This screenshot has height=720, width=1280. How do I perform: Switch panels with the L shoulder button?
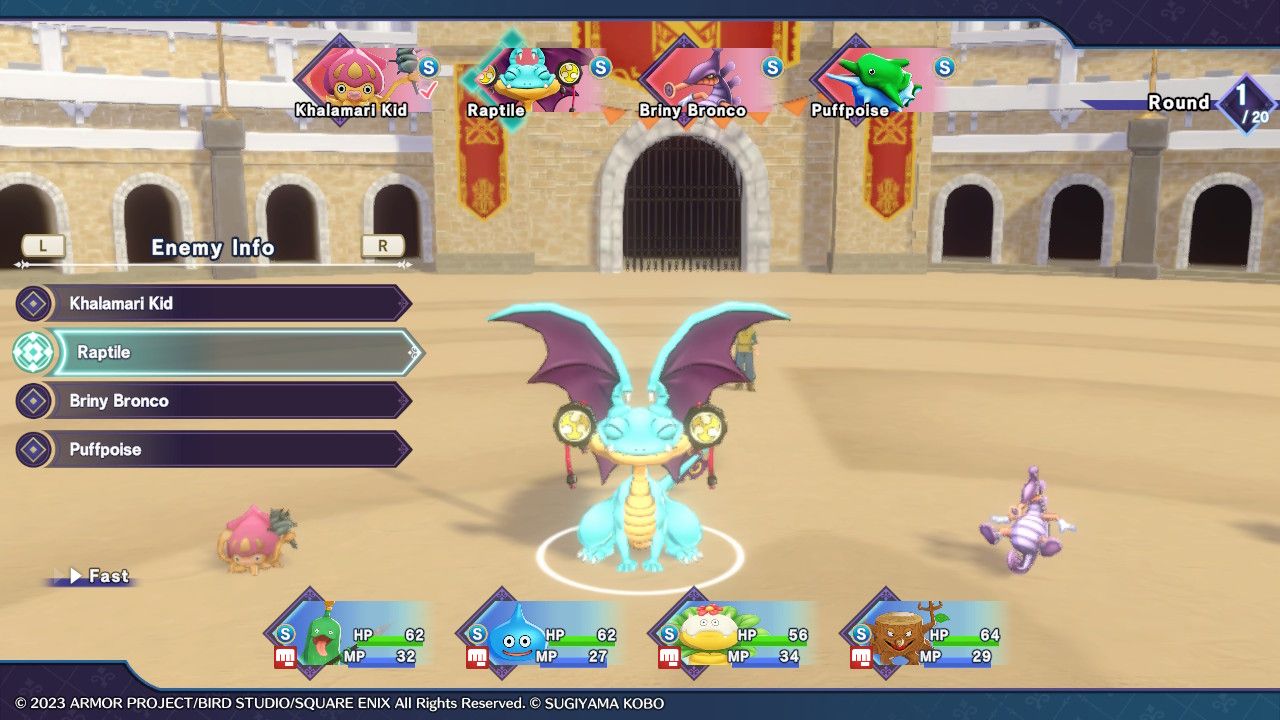click(42, 246)
